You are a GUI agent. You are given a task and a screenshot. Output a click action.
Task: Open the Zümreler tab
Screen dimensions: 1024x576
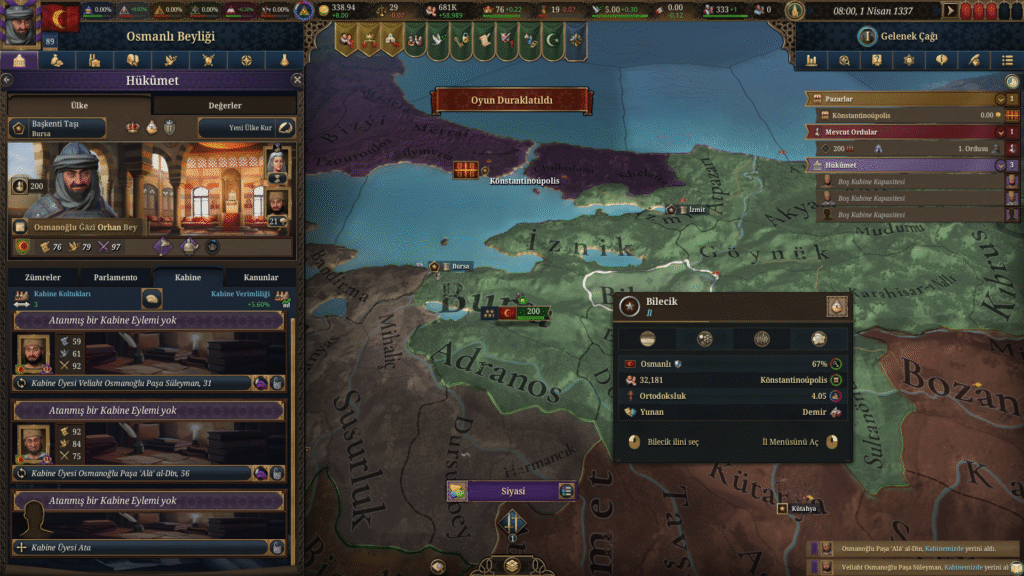point(43,277)
